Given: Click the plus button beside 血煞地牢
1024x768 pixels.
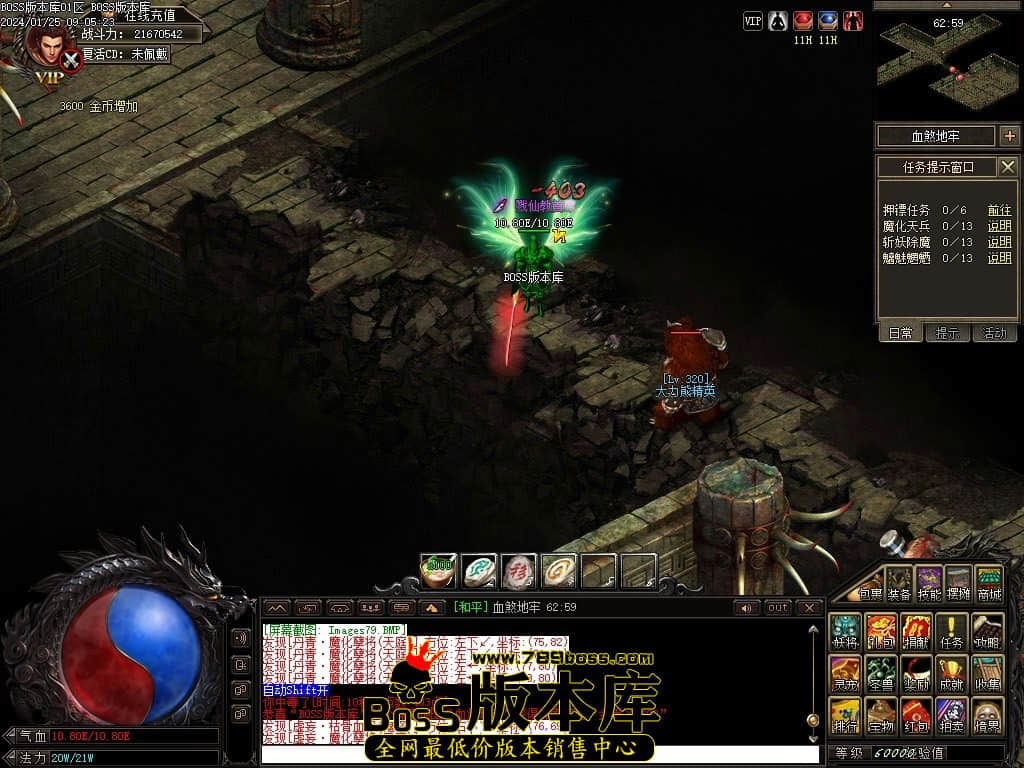Looking at the screenshot, I should coord(1009,136).
